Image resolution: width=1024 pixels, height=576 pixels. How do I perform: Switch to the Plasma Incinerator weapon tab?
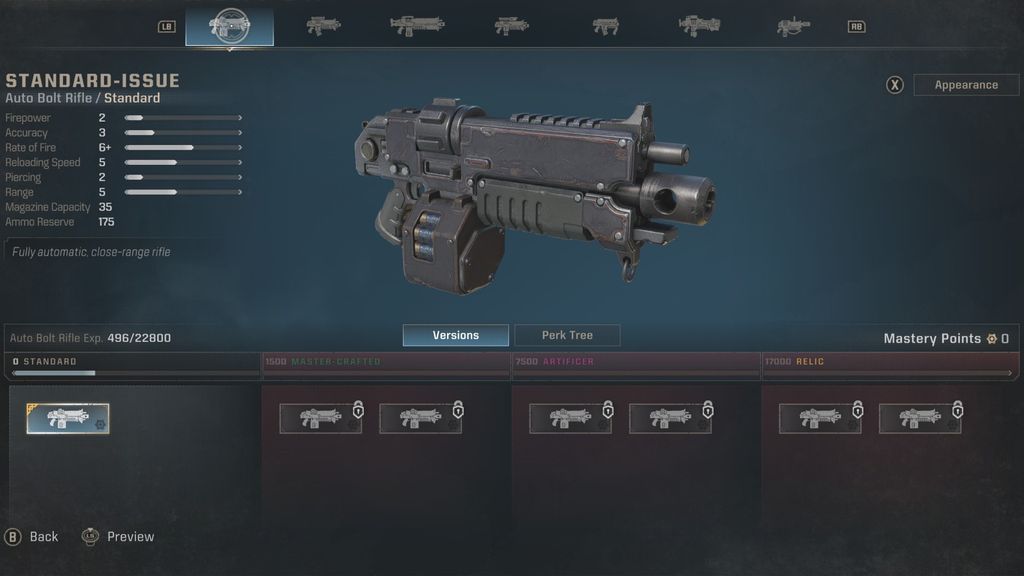point(699,26)
